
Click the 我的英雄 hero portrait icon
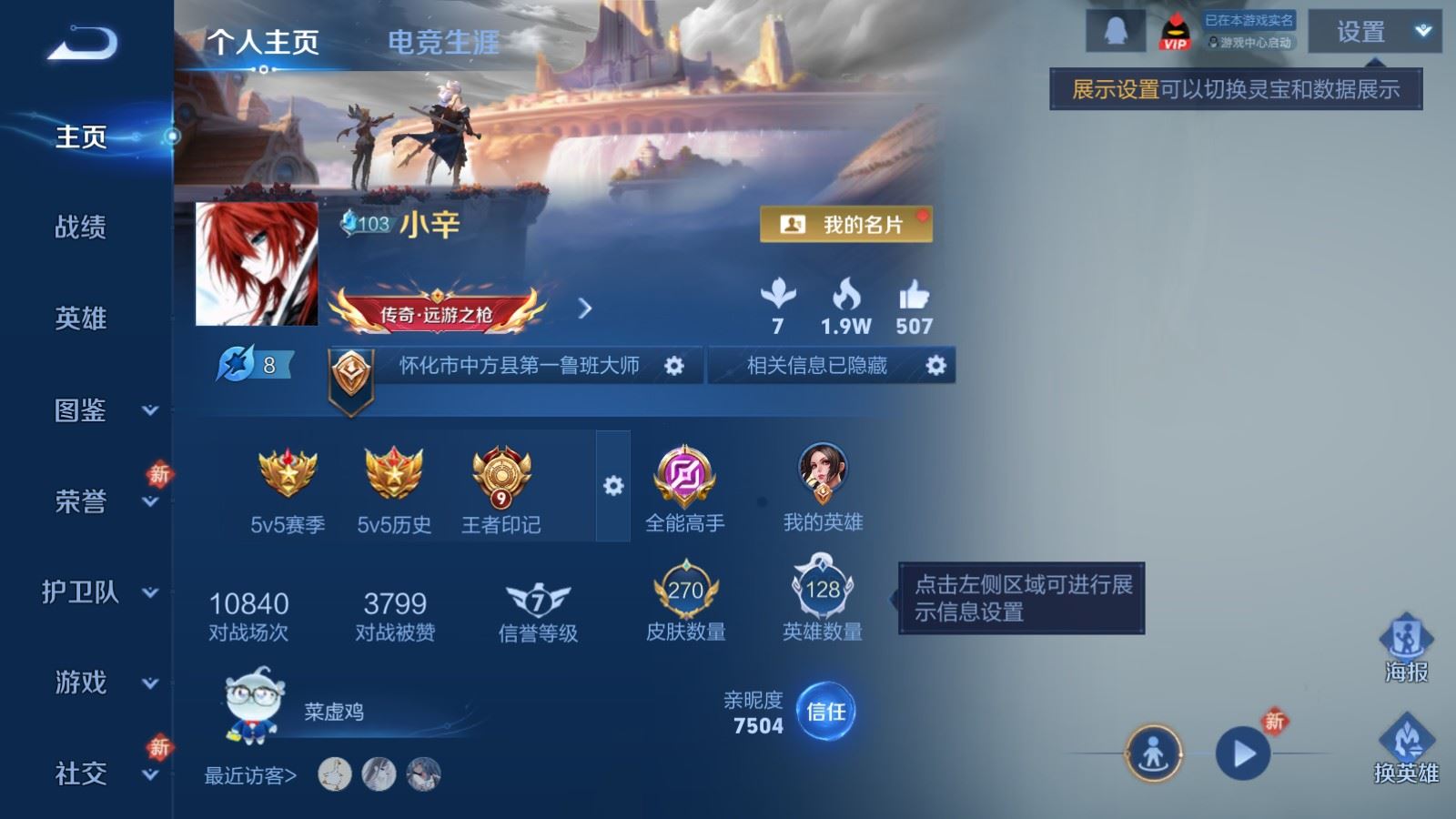coord(822,473)
